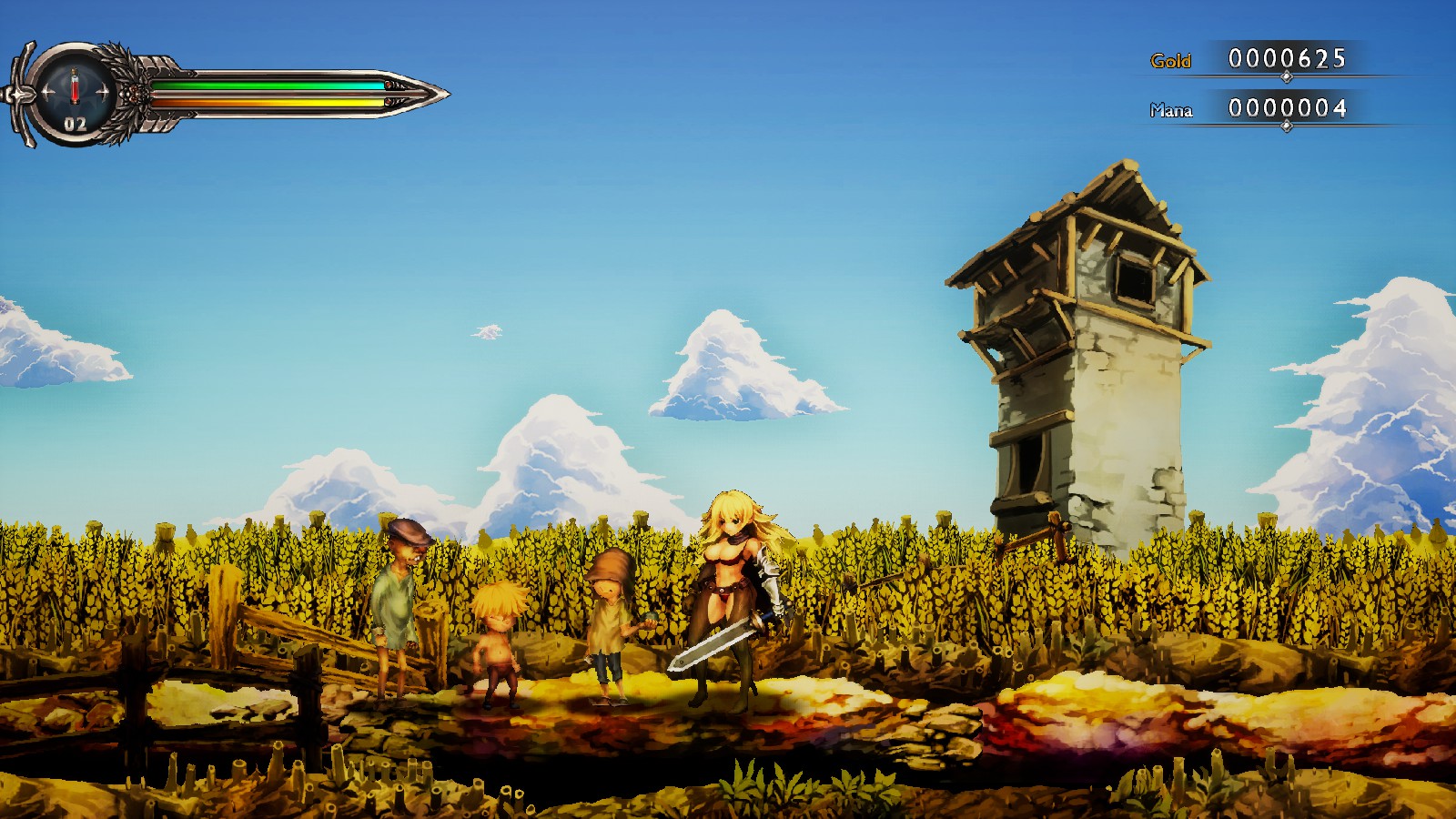Click the Gold counter showing 0000625
Screen dimensions: 1456x819
(1288, 59)
